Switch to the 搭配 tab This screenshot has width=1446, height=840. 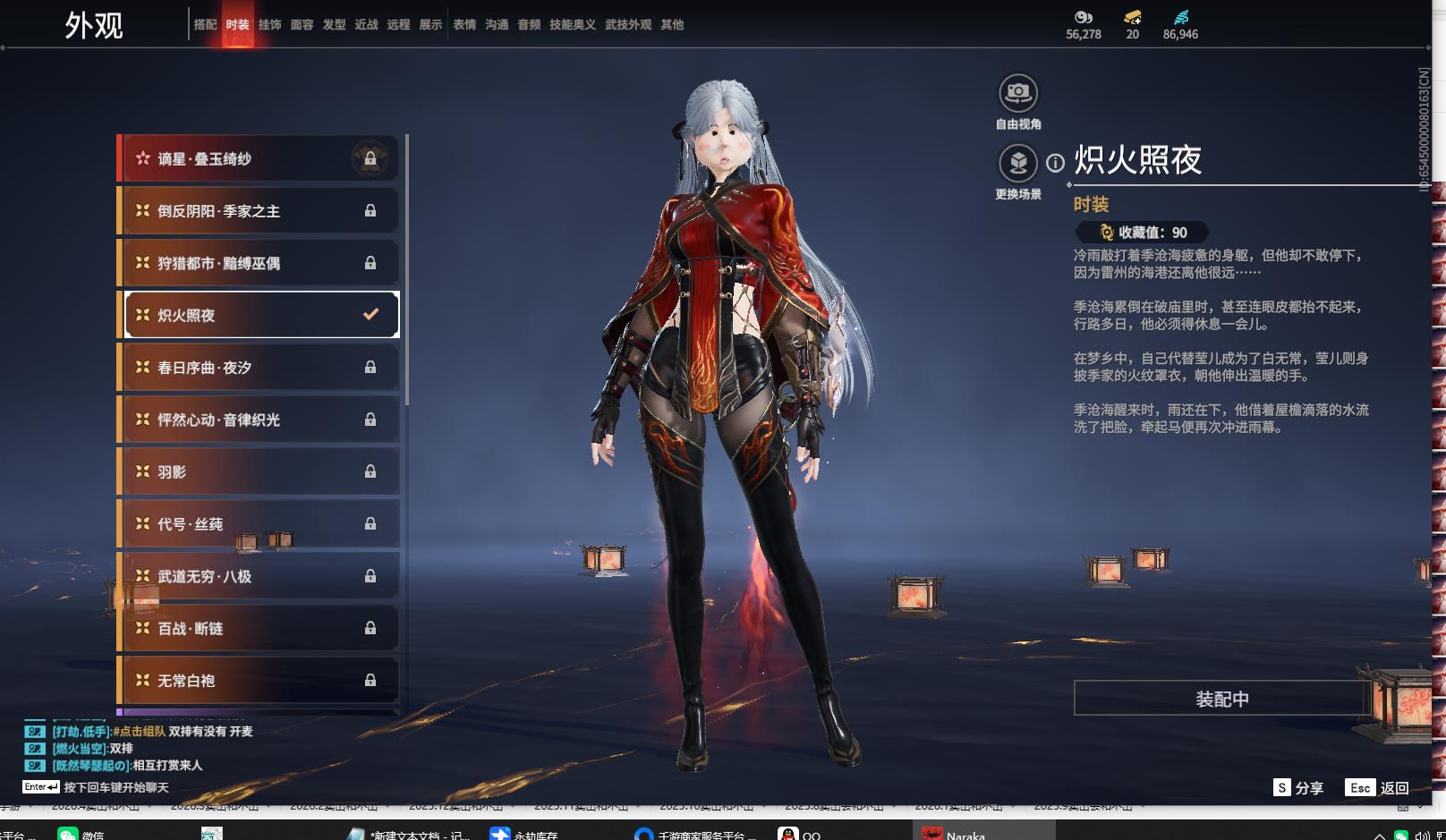pos(205,25)
